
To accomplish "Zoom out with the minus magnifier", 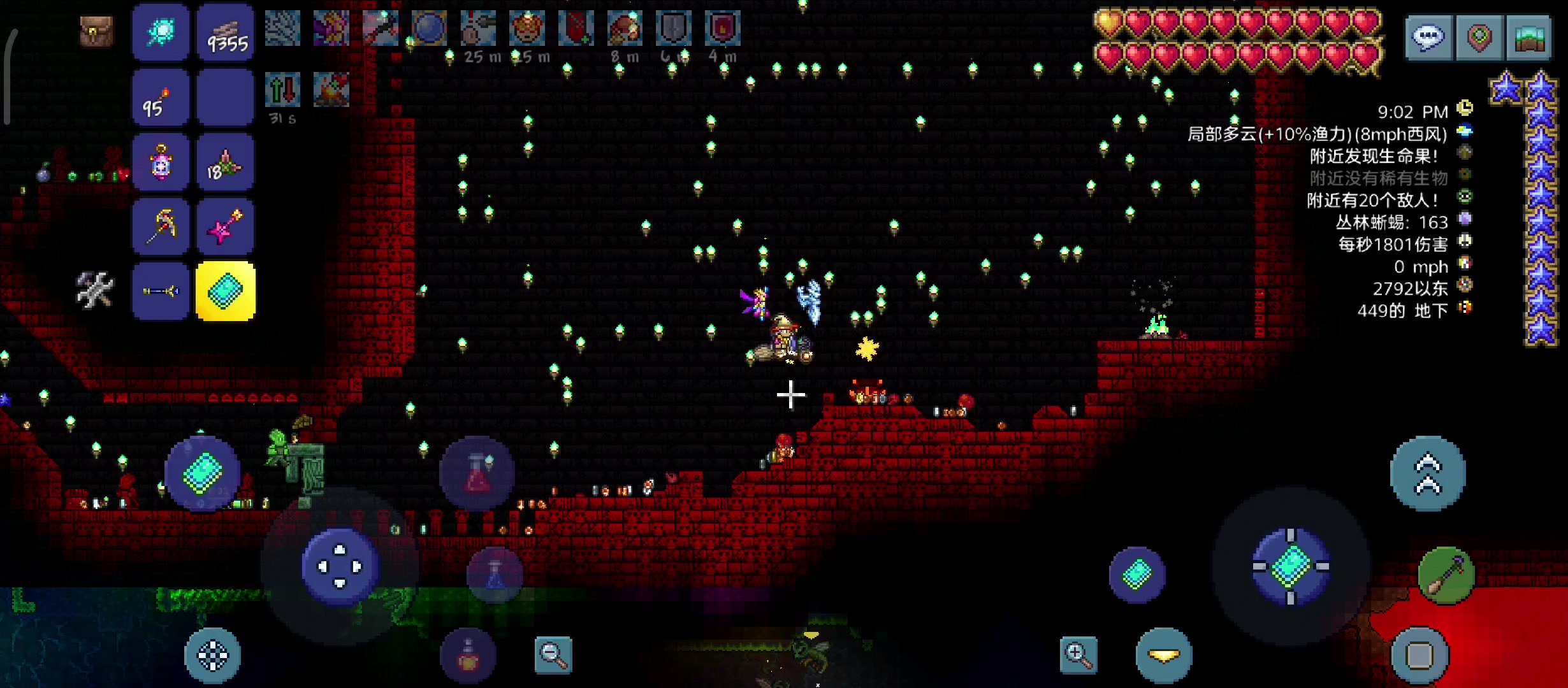I will tap(553, 655).
